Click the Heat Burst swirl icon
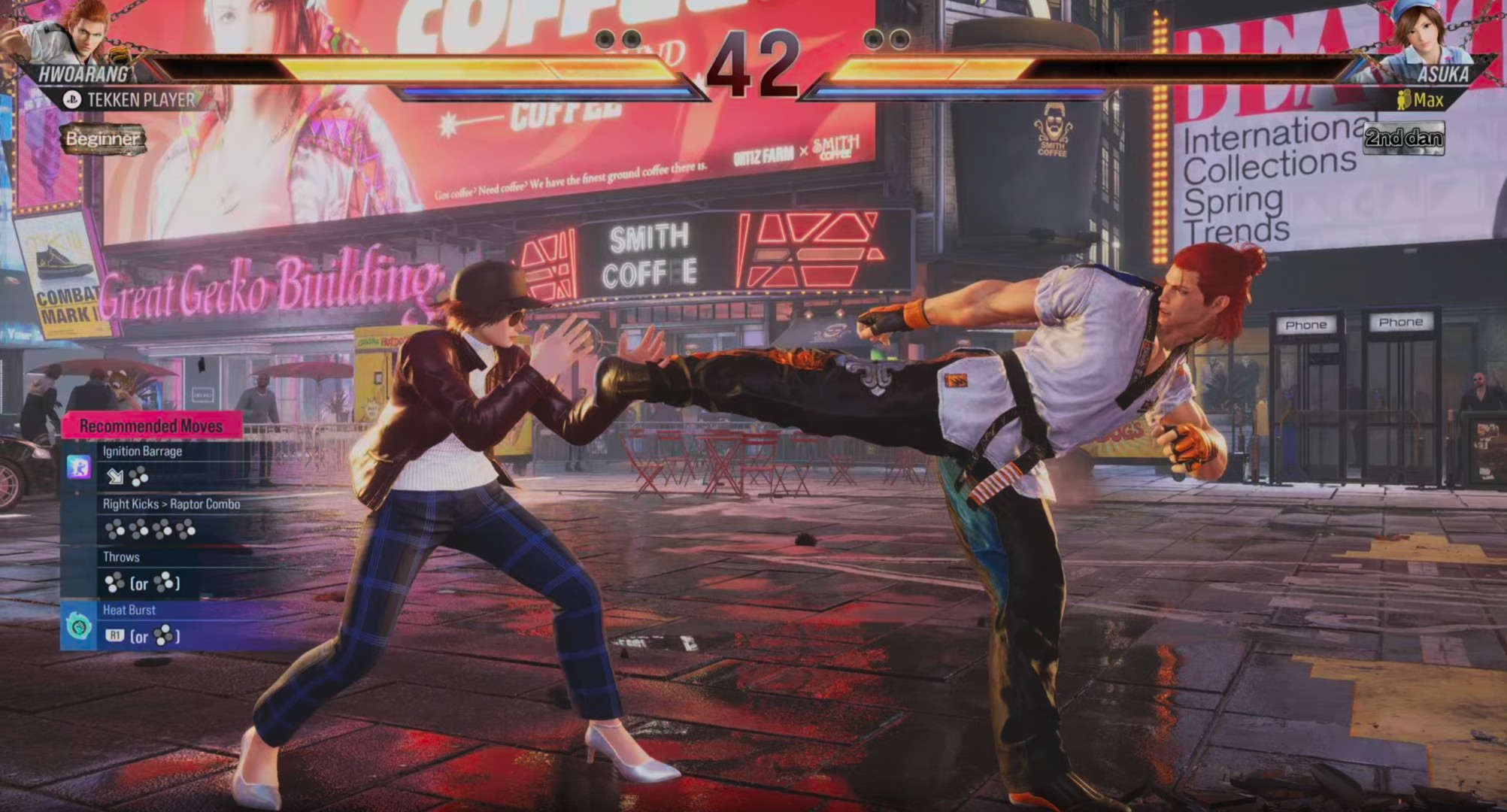Screen dimensions: 1507x812 click(78, 626)
